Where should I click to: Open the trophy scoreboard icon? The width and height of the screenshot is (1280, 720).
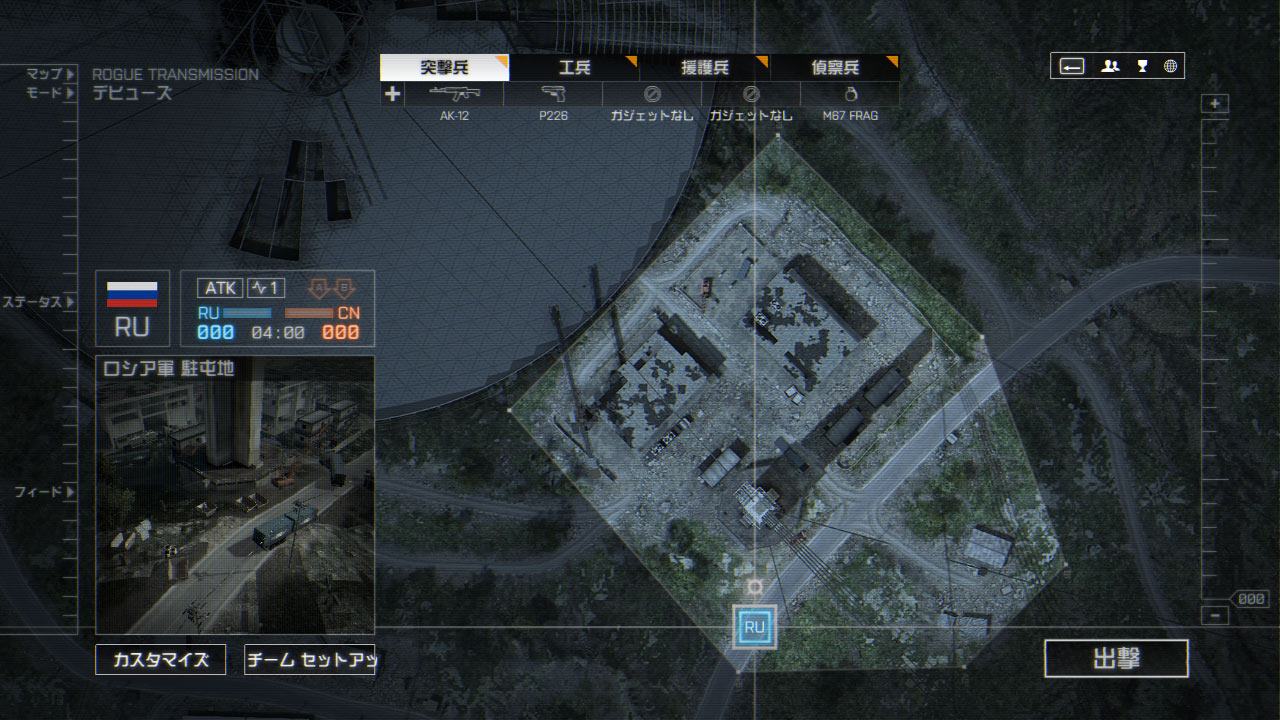pyautogui.click(x=1142, y=67)
